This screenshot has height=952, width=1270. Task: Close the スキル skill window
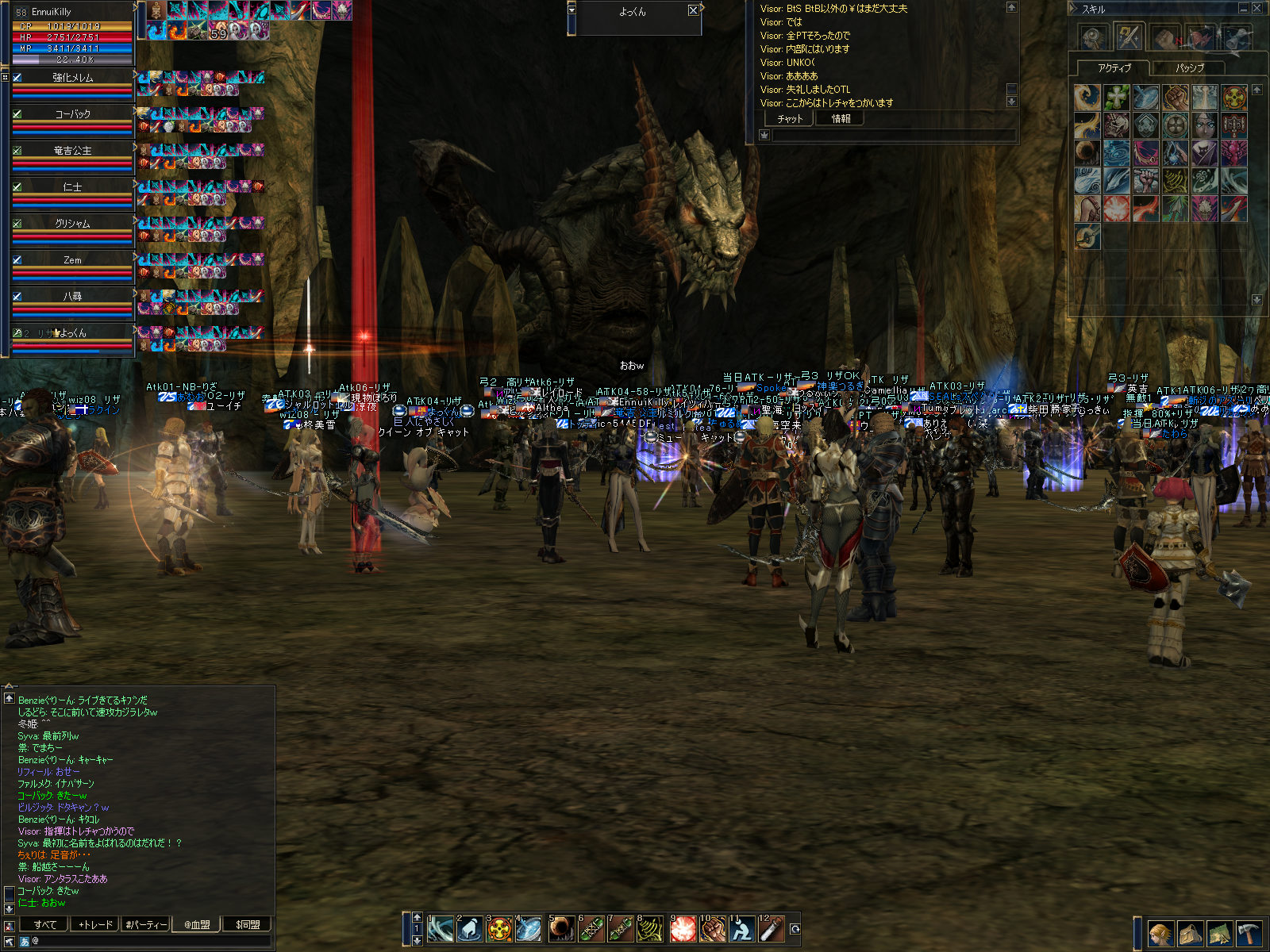1257,9
